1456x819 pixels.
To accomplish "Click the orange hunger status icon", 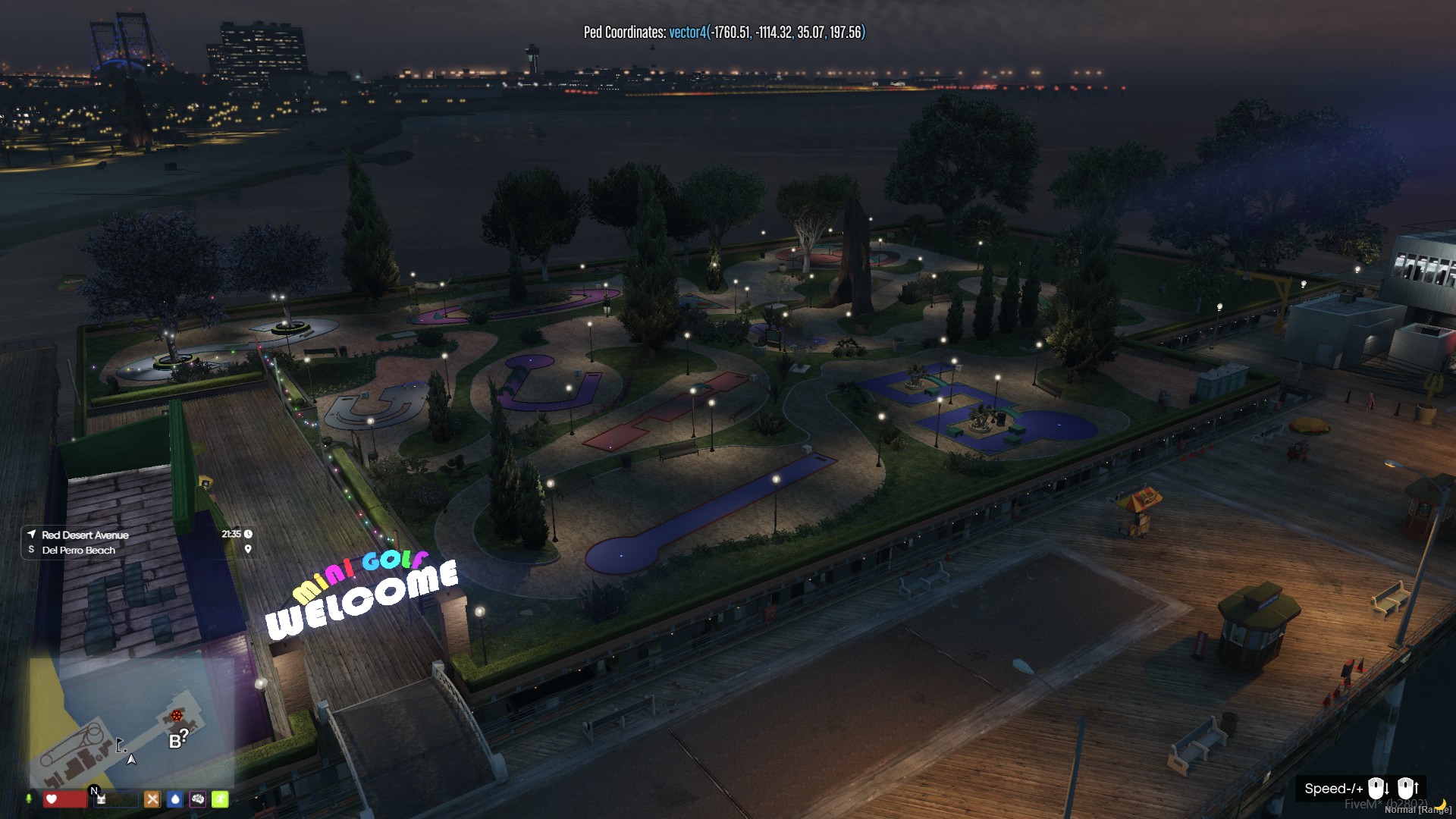I will point(152,799).
